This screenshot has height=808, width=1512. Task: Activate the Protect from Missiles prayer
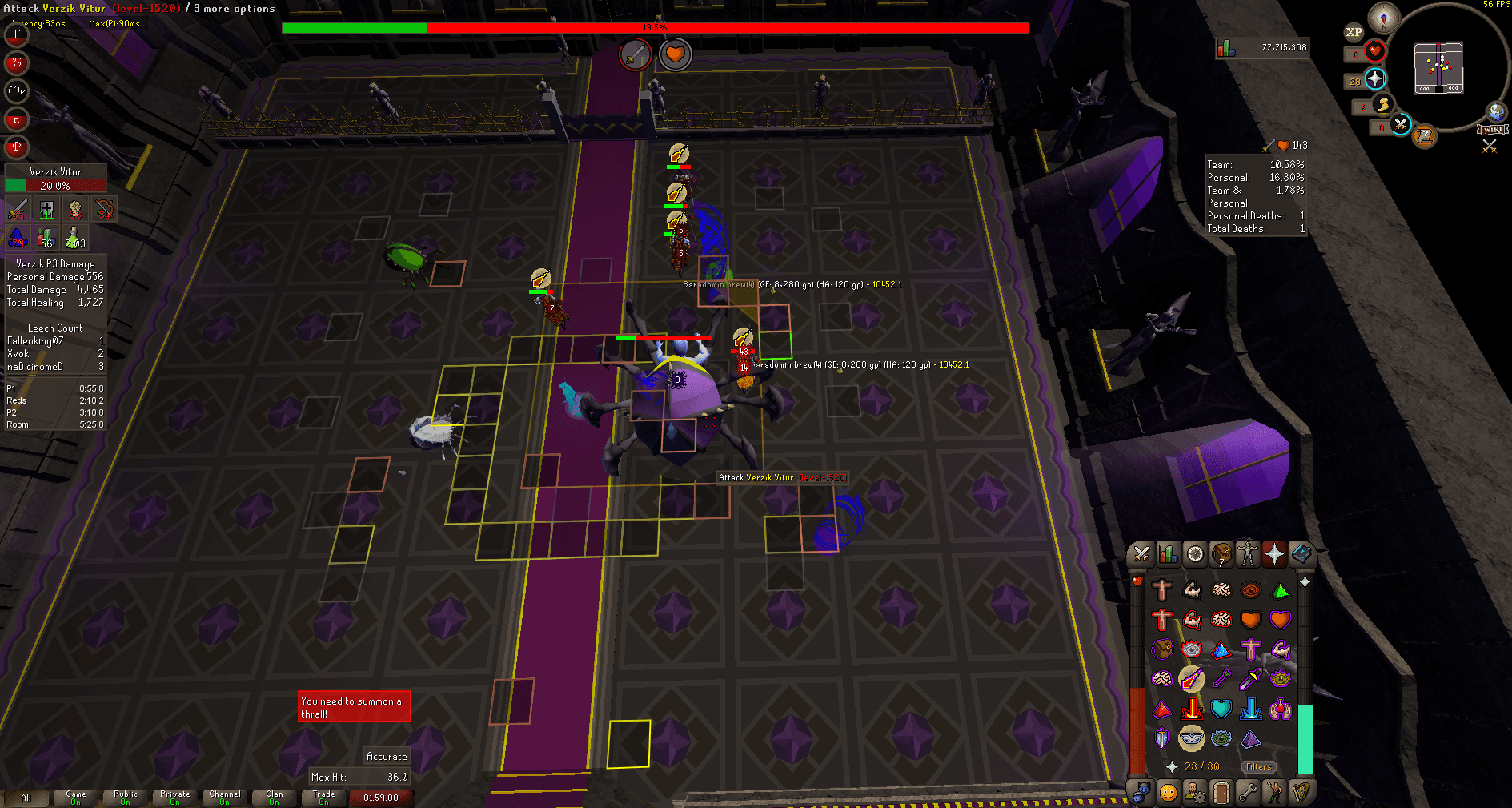click(1221, 678)
